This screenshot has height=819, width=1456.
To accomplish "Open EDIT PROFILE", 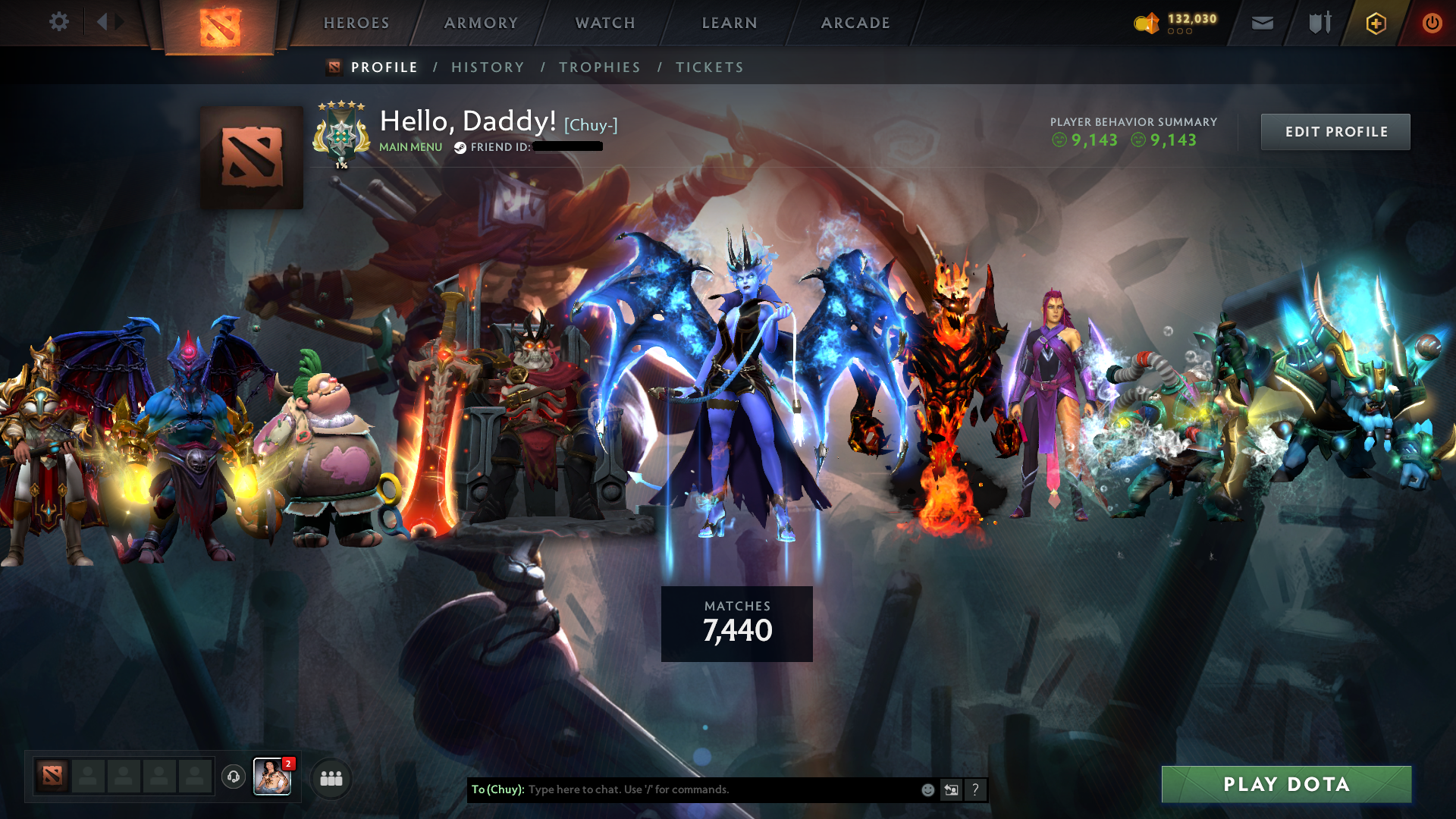I will pos(1335,131).
